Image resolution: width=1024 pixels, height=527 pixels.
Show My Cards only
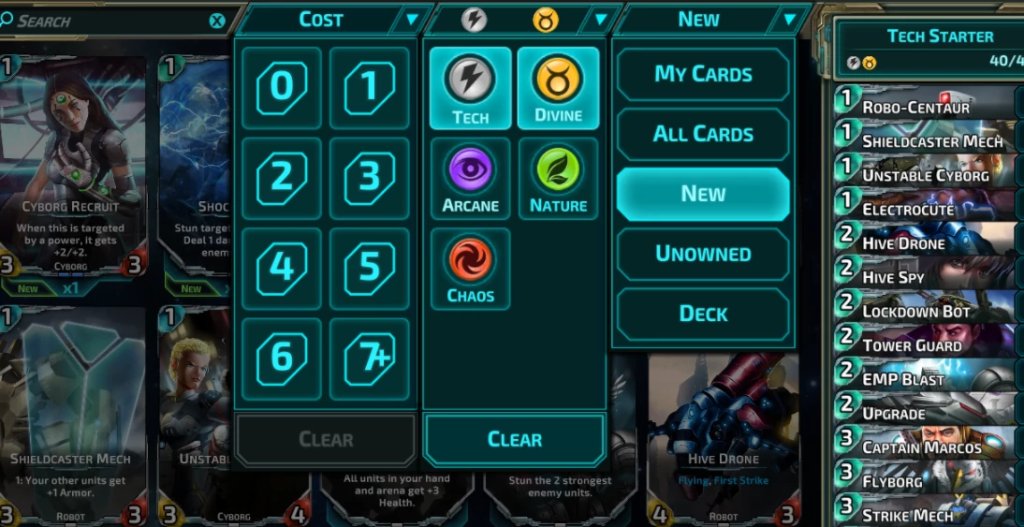point(703,74)
